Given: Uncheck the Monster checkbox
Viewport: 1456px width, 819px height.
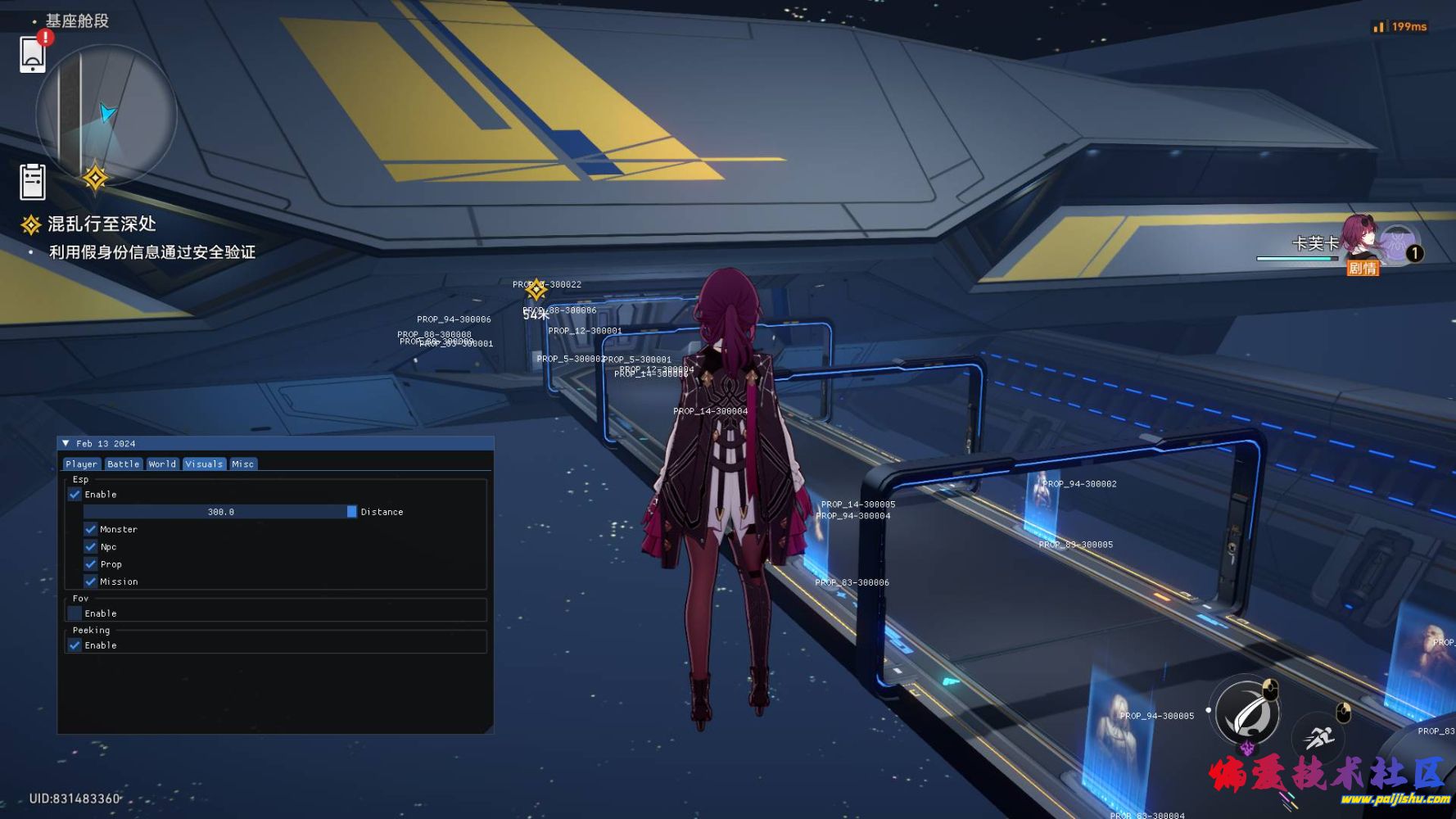Looking at the screenshot, I should point(91,529).
